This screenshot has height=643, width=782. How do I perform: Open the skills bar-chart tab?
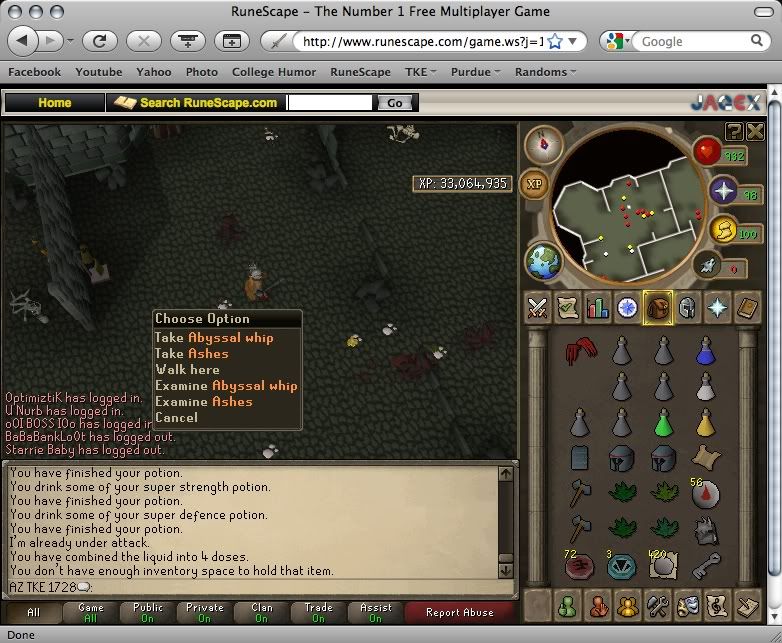point(599,308)
